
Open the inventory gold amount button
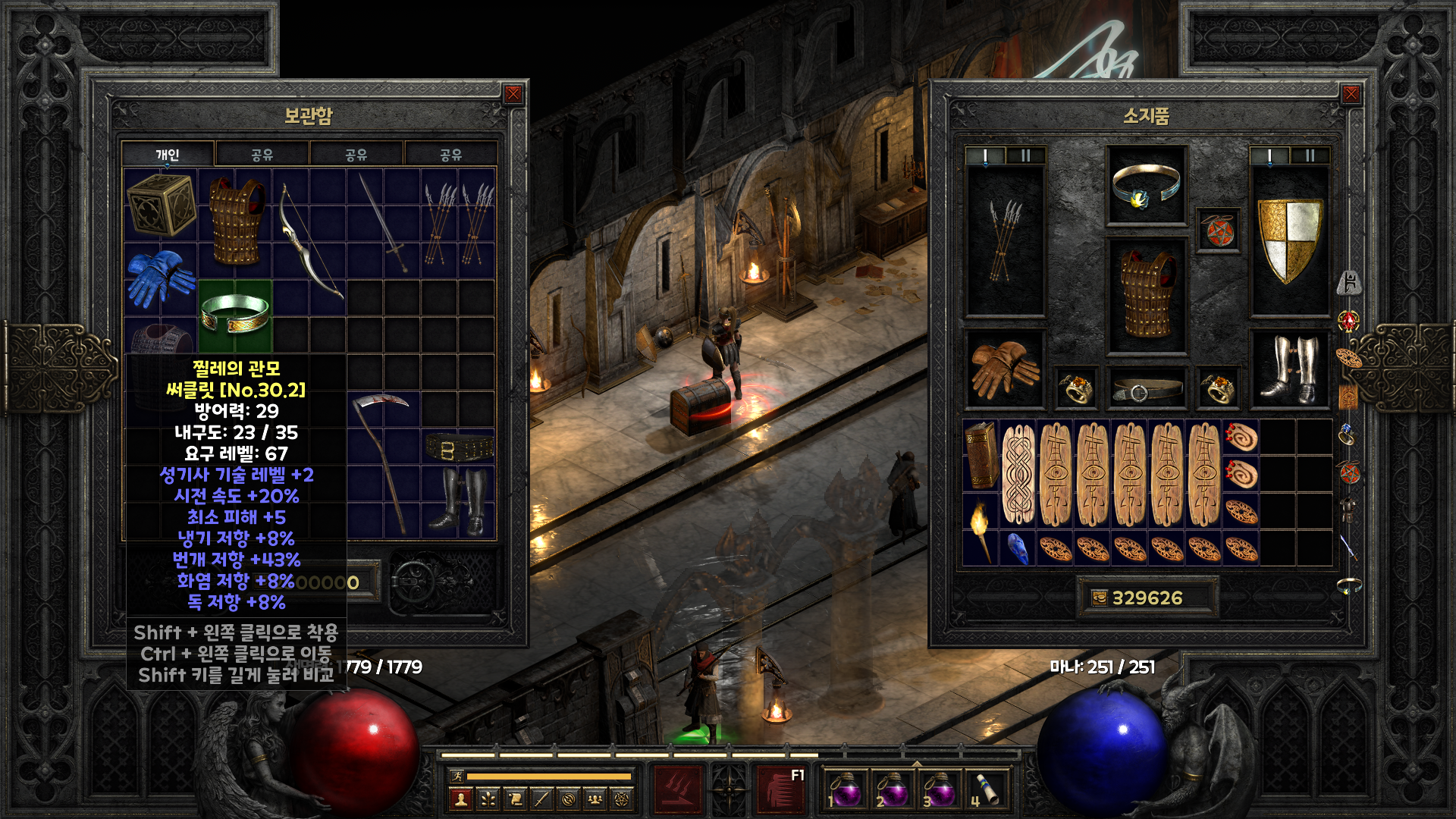click(x=1100, y=598)
